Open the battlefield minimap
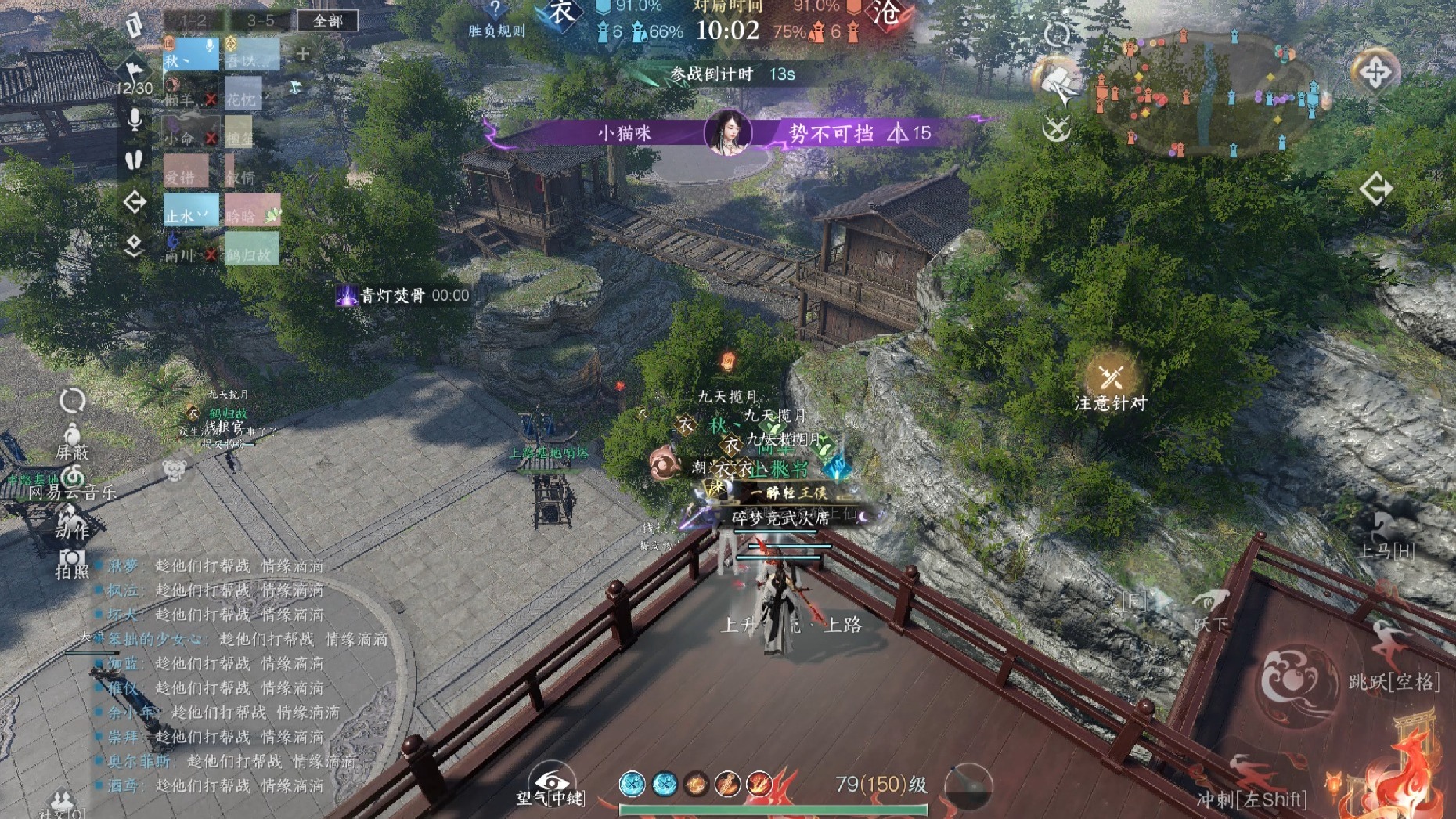Screen dimensions: 1456x819 click(x=1208, y=94)
